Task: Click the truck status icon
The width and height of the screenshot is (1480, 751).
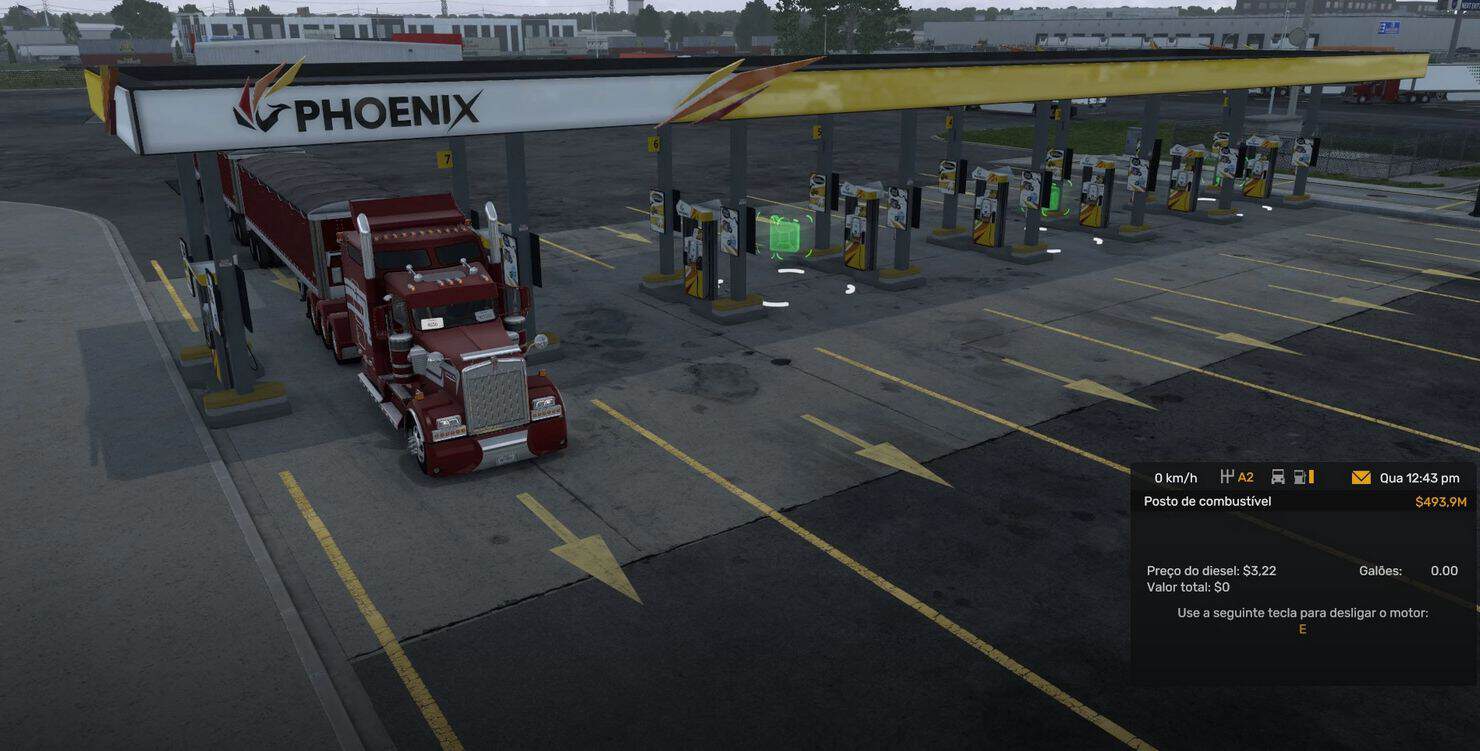Action: pos(1277,478)
